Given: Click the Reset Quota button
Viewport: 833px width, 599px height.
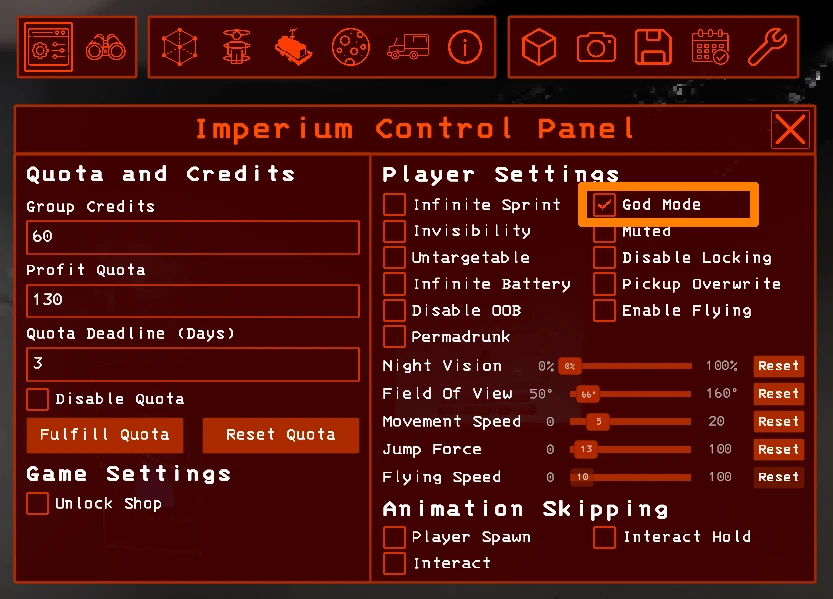Looking at the screenshot, I should click(280, 435).
